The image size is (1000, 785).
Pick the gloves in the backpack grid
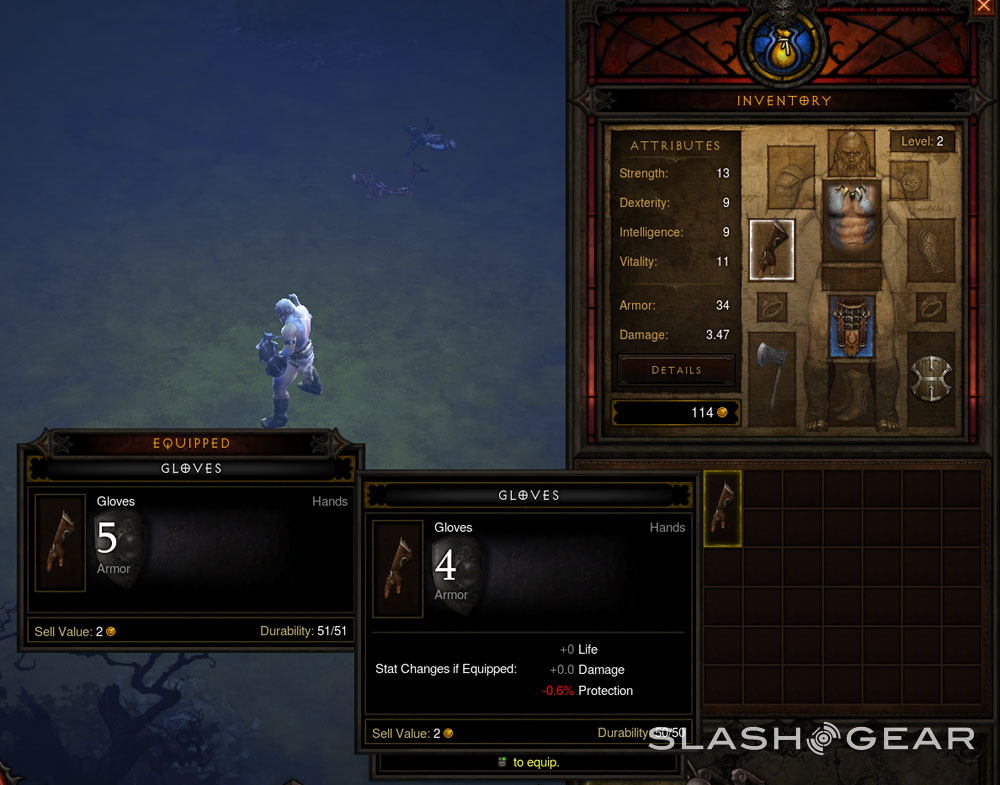tap(723, 508)
